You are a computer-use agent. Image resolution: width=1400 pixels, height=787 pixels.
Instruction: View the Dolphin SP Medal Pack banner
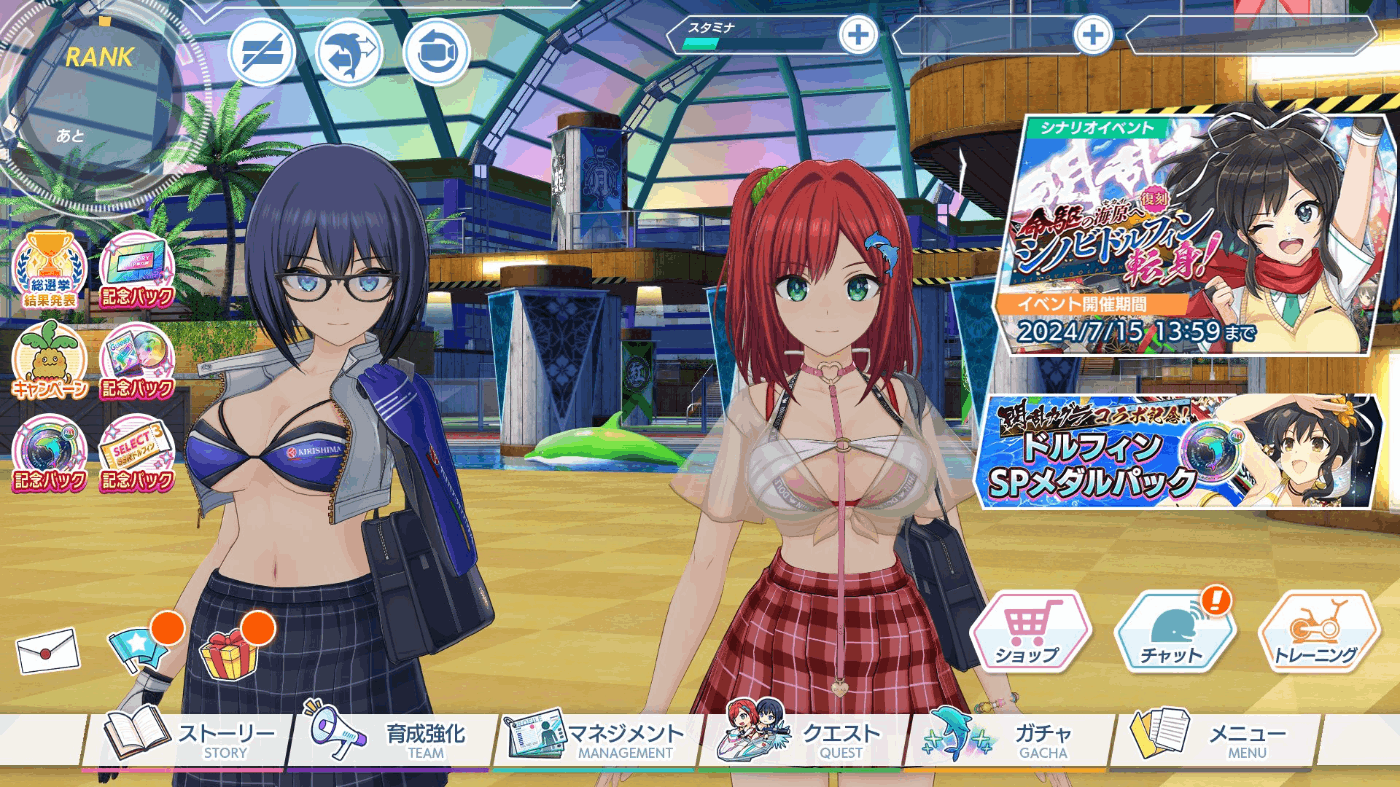coord(1180,451)
